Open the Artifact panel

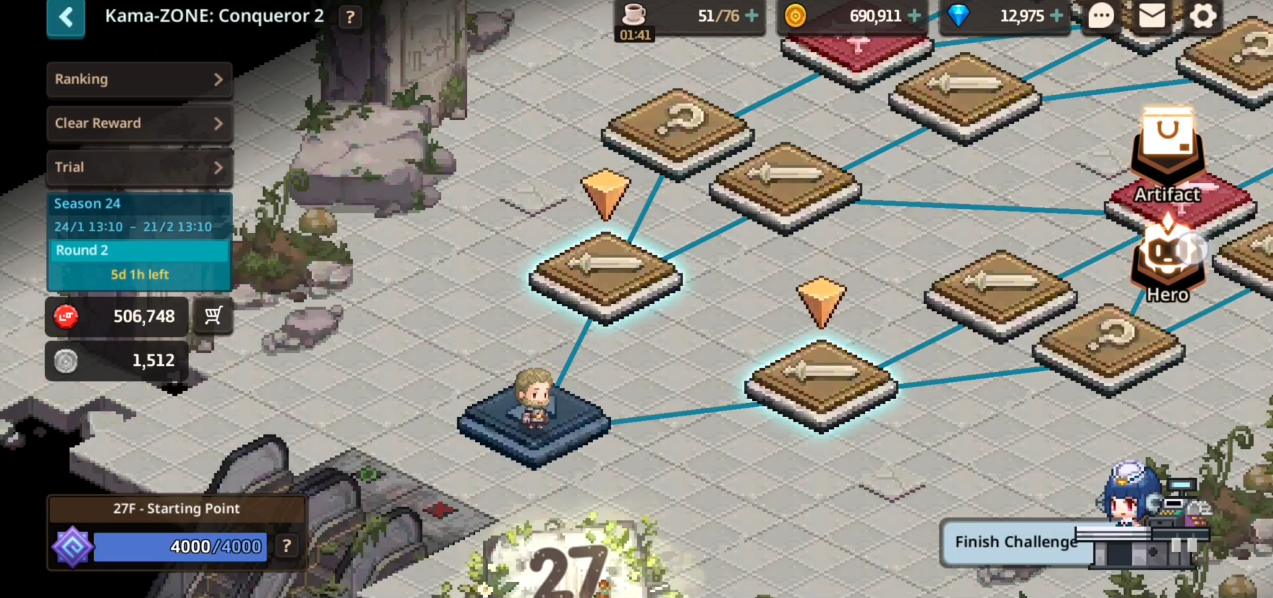[1167, 160]
